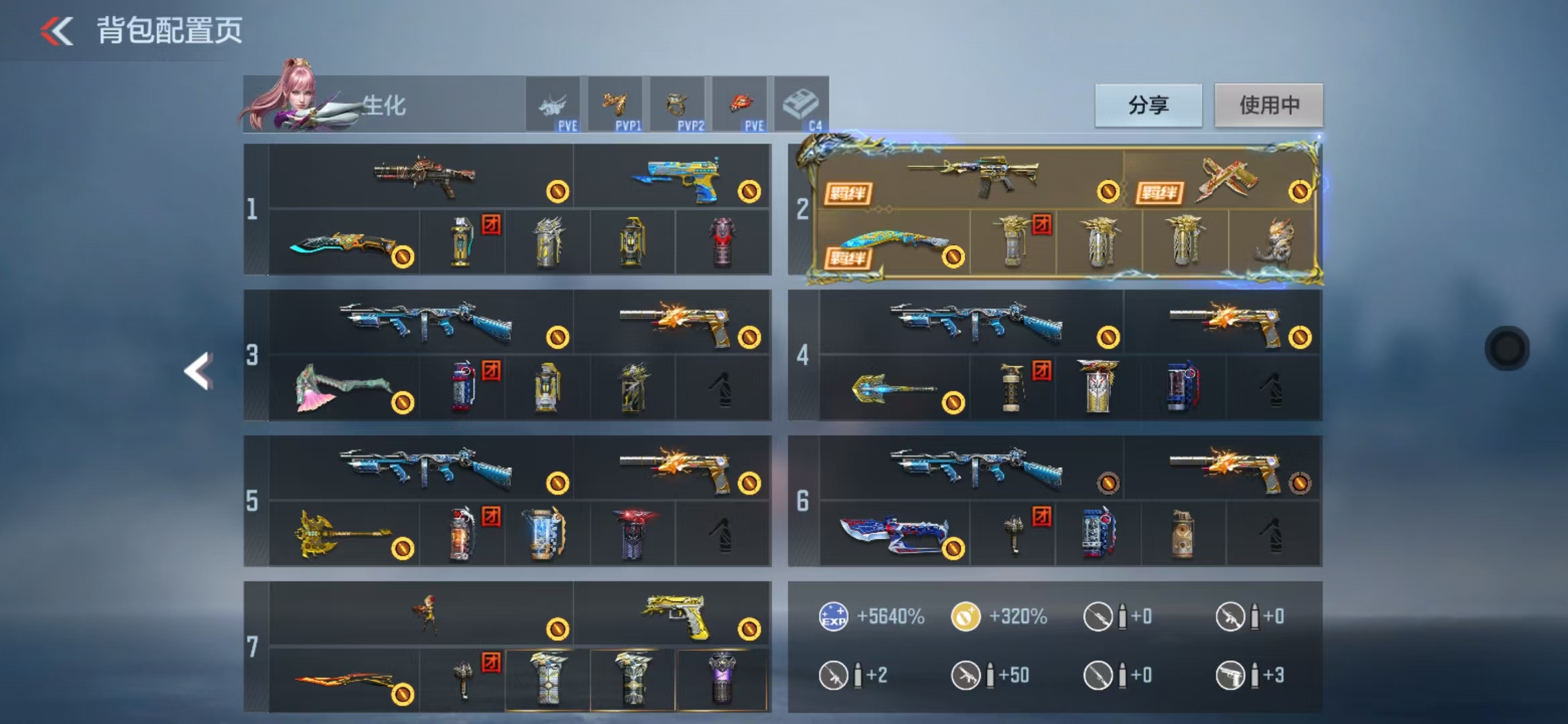Select the flaming sword melee in backpack 7
This screenshot has height=724, width=1568.
[343, 680]
